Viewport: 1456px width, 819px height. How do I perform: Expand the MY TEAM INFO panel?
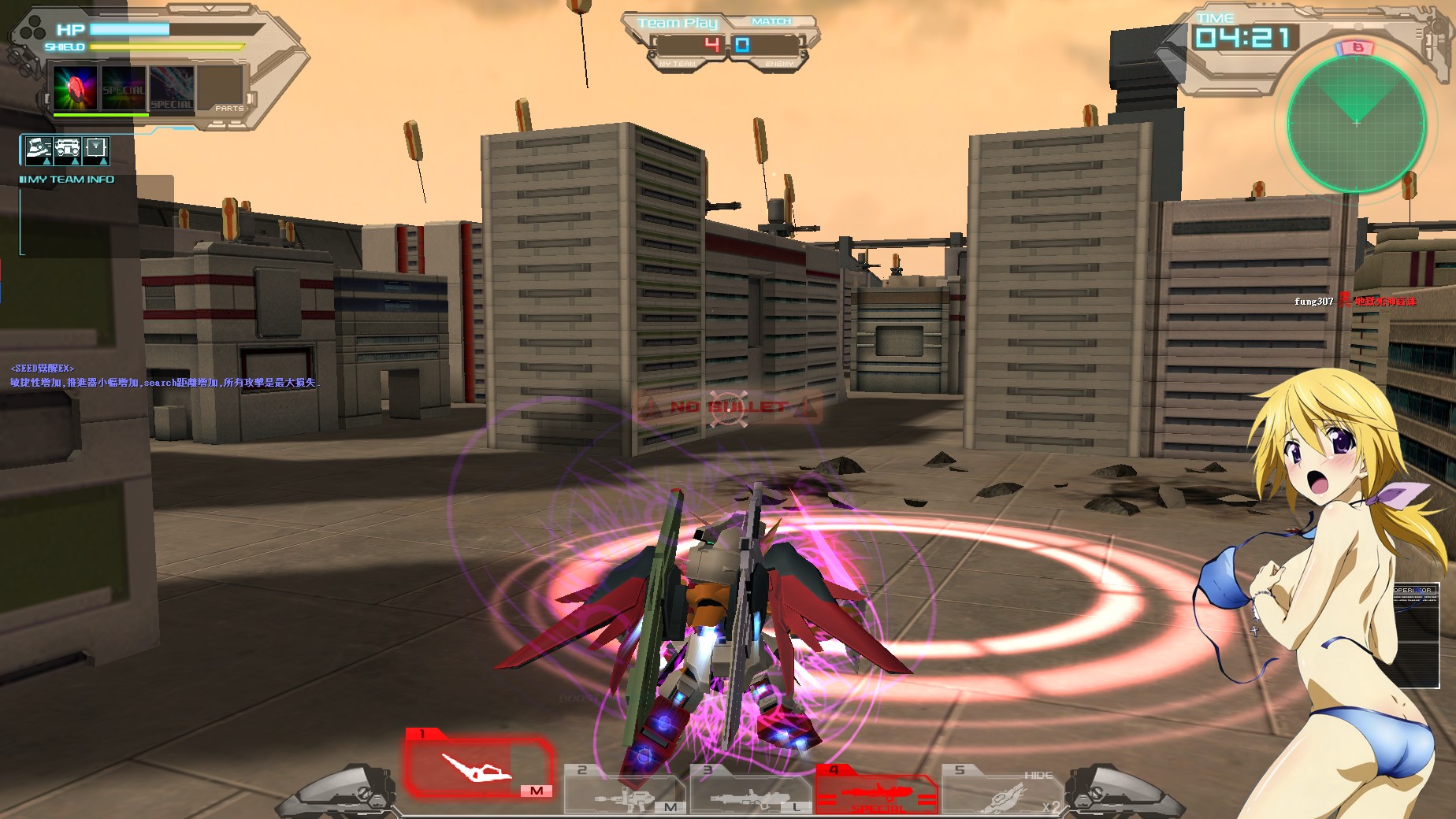click(x=65, y=180)
